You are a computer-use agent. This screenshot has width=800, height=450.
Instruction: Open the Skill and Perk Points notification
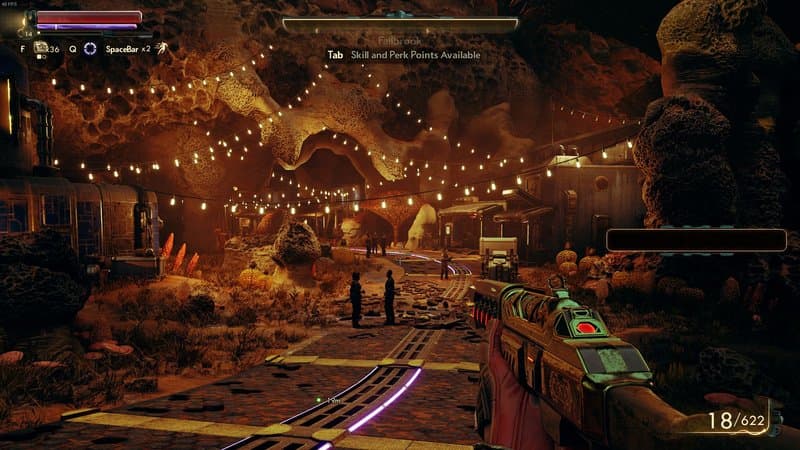(x=403, y=55)
